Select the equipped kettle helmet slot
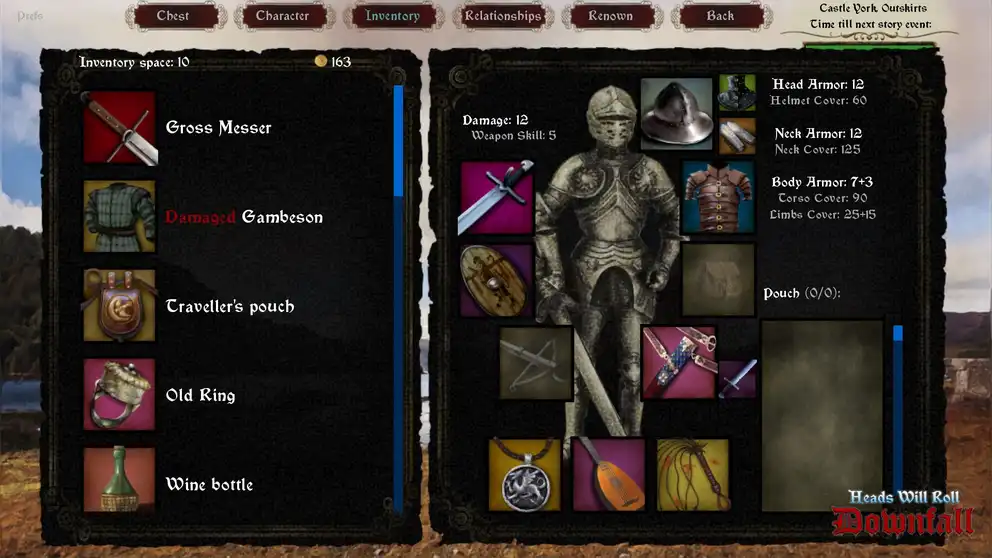 pyautogui.click(x=676, y=114)
